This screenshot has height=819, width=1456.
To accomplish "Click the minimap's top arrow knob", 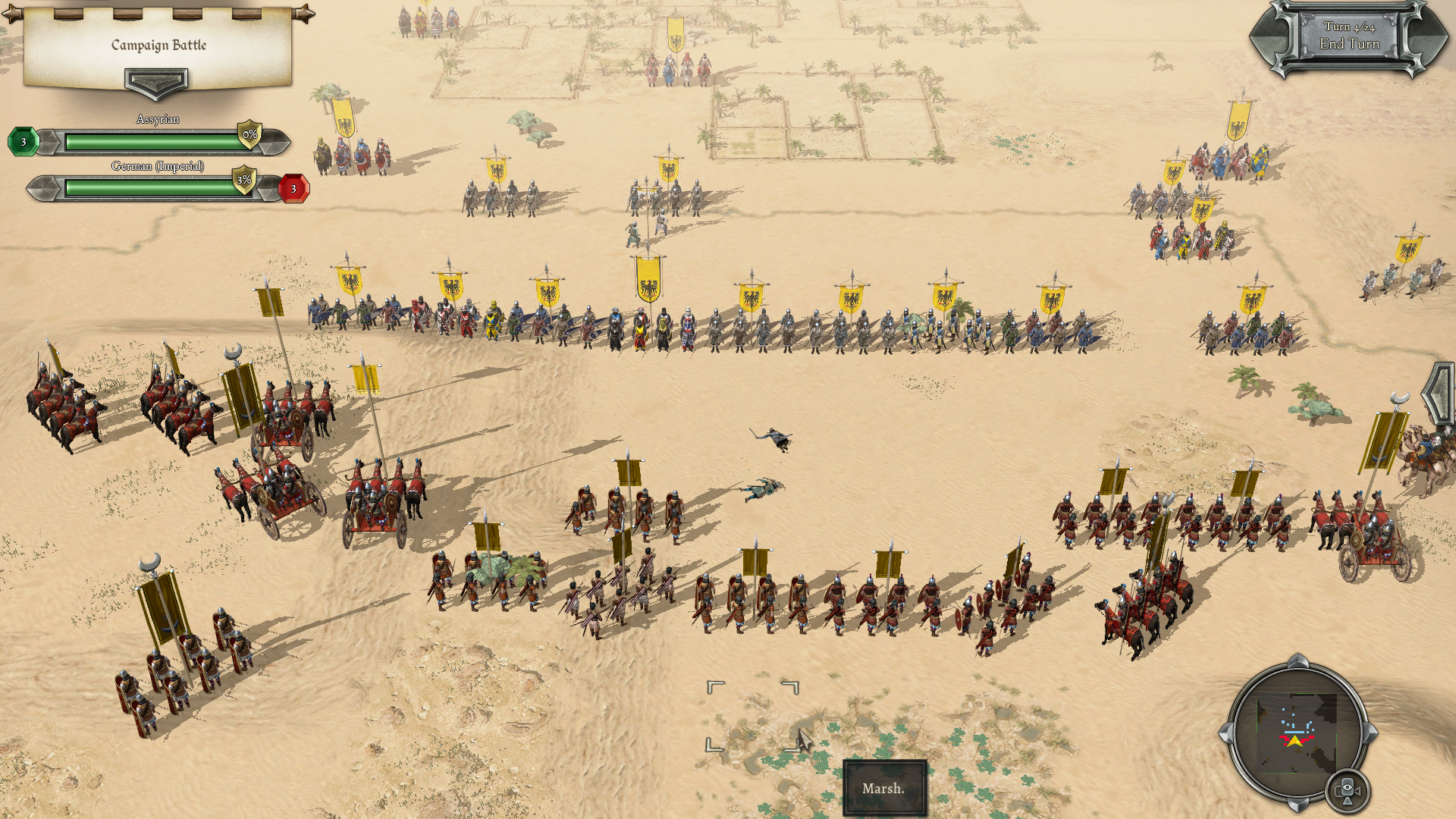I will pos(1298,661).
